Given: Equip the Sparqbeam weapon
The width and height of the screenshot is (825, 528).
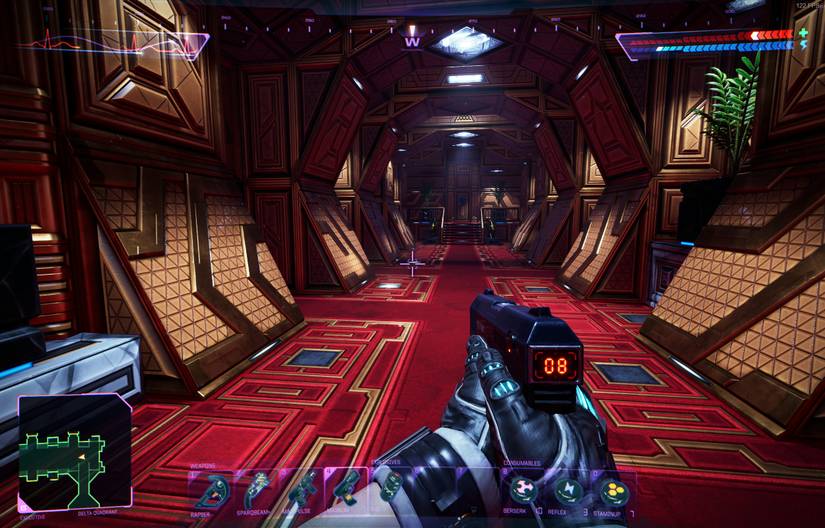Looking at the screenshot, I should (258, 488).
